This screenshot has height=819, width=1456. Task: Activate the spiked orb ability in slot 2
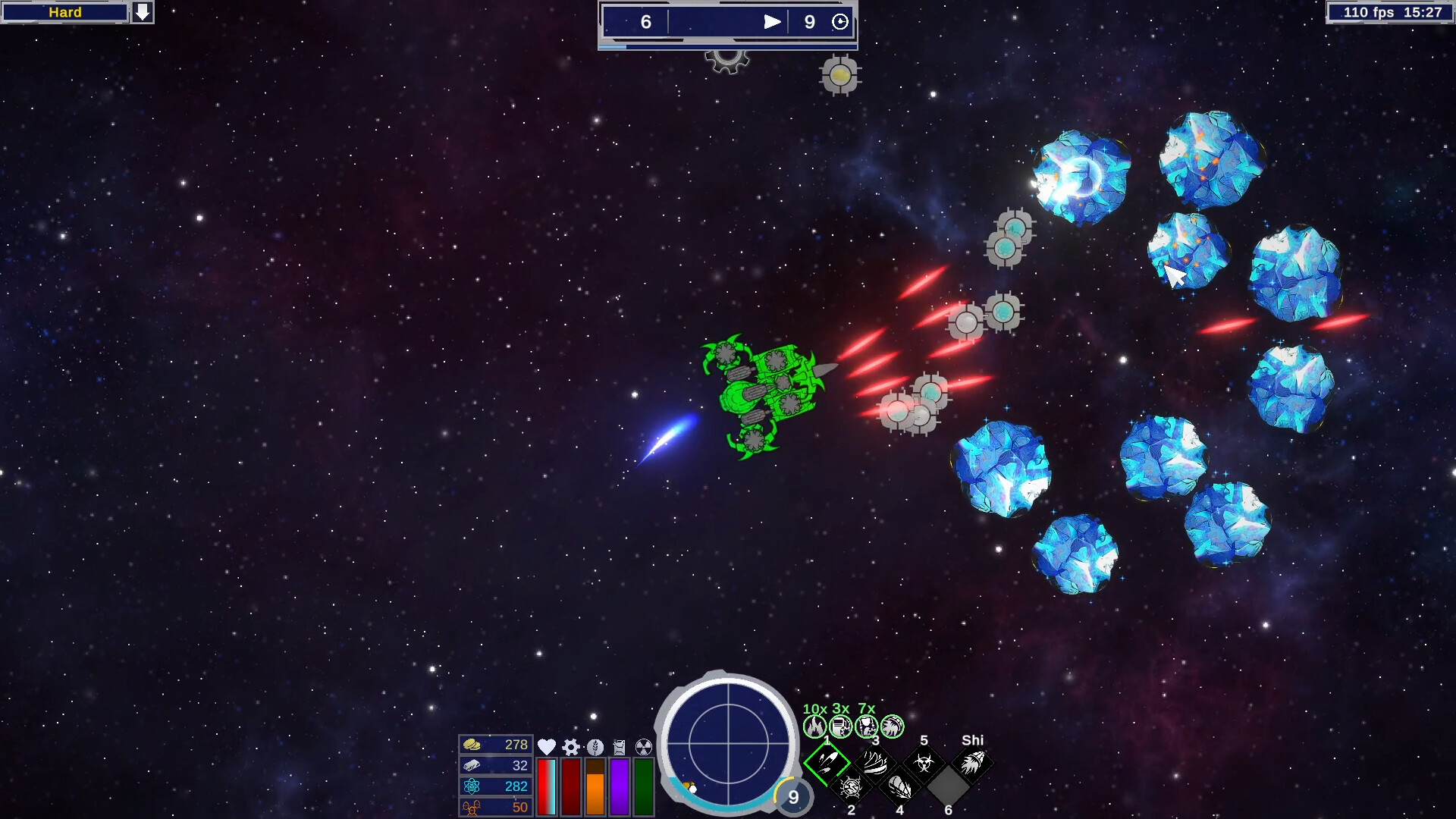click(851, 788)
